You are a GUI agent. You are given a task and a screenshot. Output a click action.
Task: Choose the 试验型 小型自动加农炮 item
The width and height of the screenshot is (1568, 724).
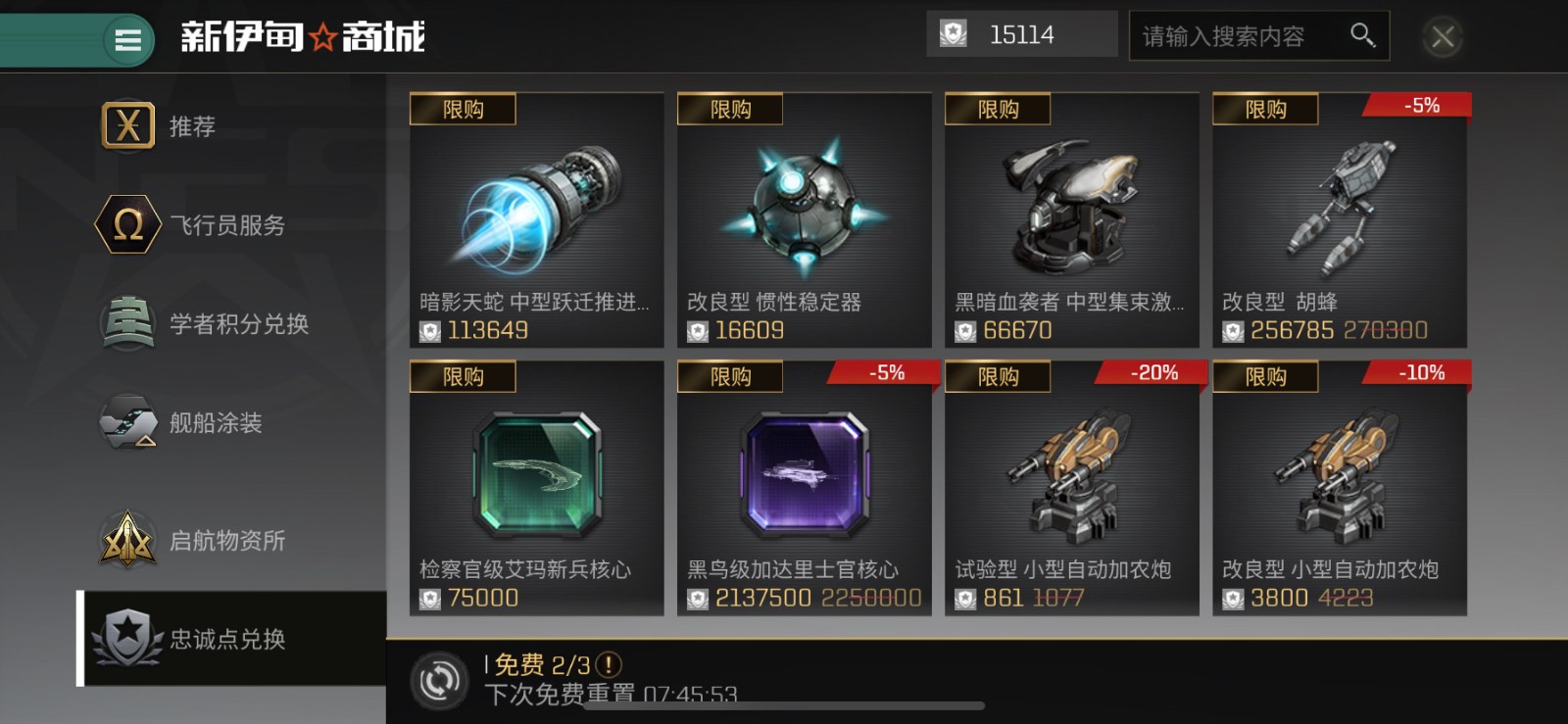coord(1071,488)
